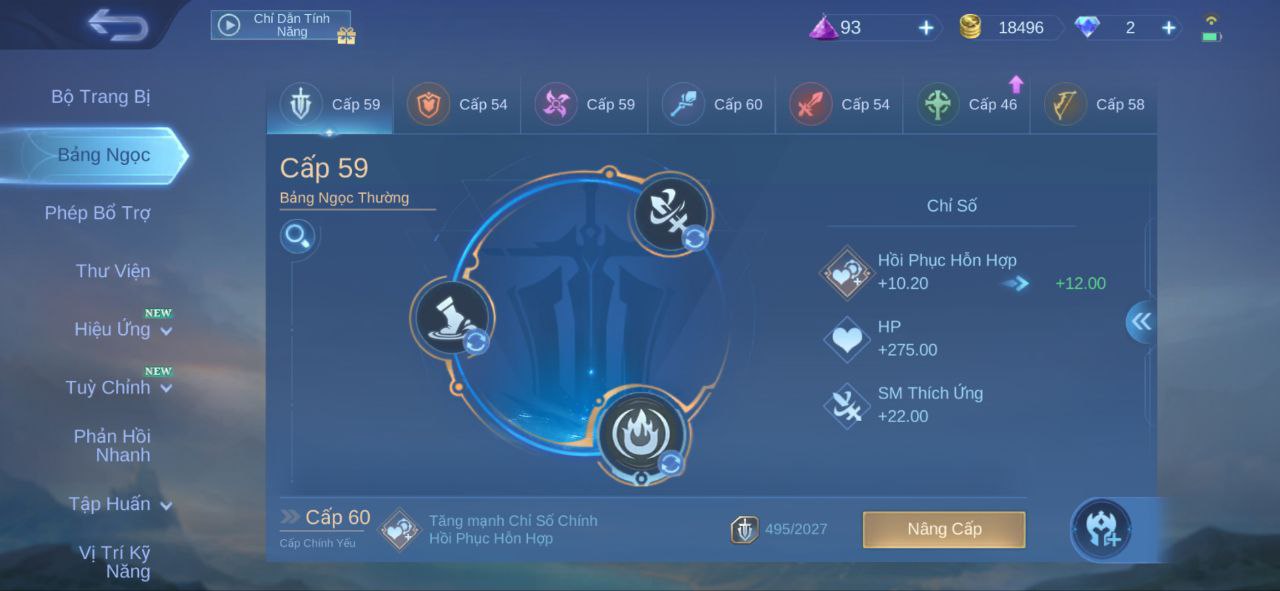
Task: Add more diamonds with the plus button
Action: point(1168,28)
